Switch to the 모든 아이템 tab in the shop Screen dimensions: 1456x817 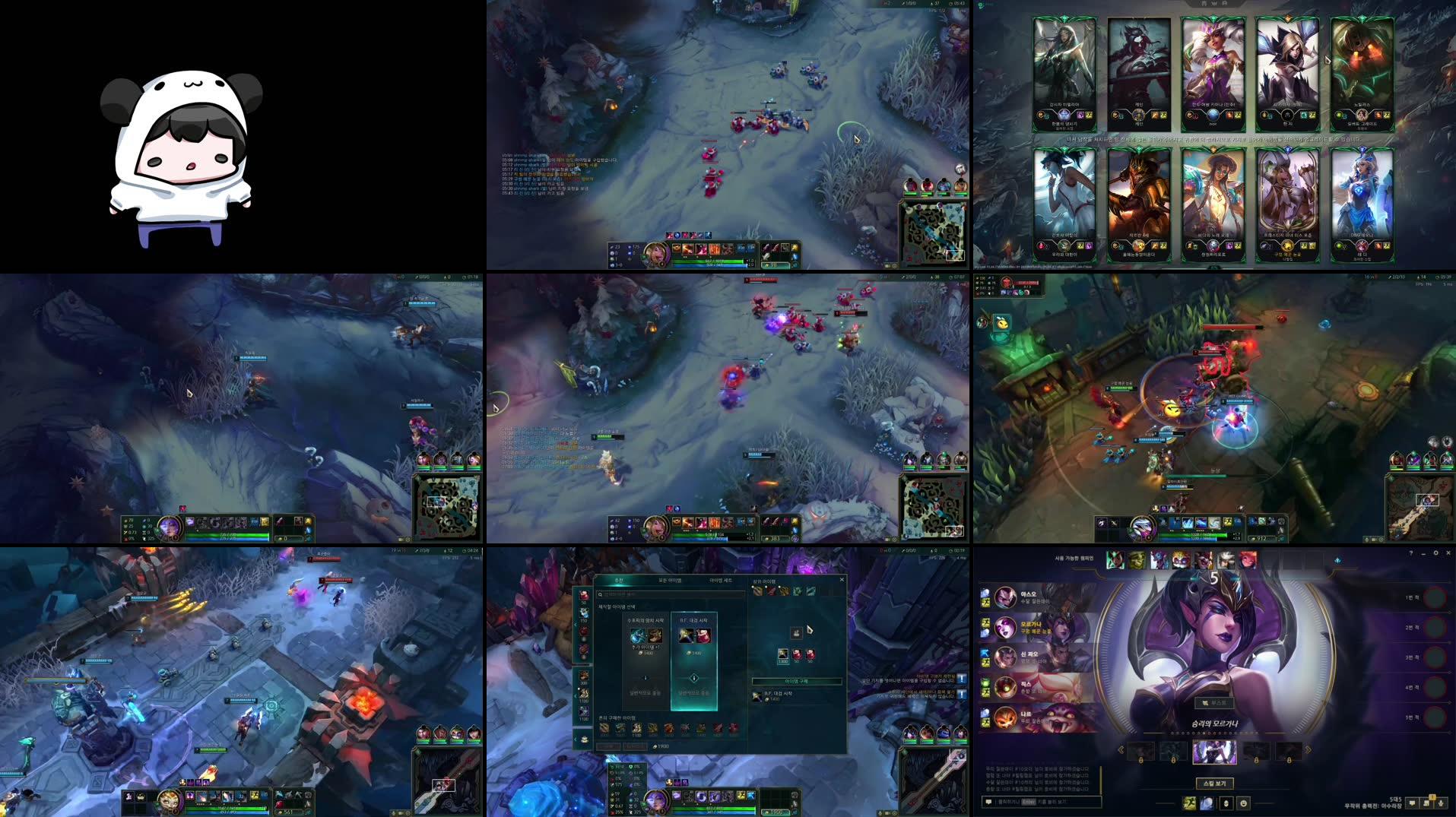[671, 580]
